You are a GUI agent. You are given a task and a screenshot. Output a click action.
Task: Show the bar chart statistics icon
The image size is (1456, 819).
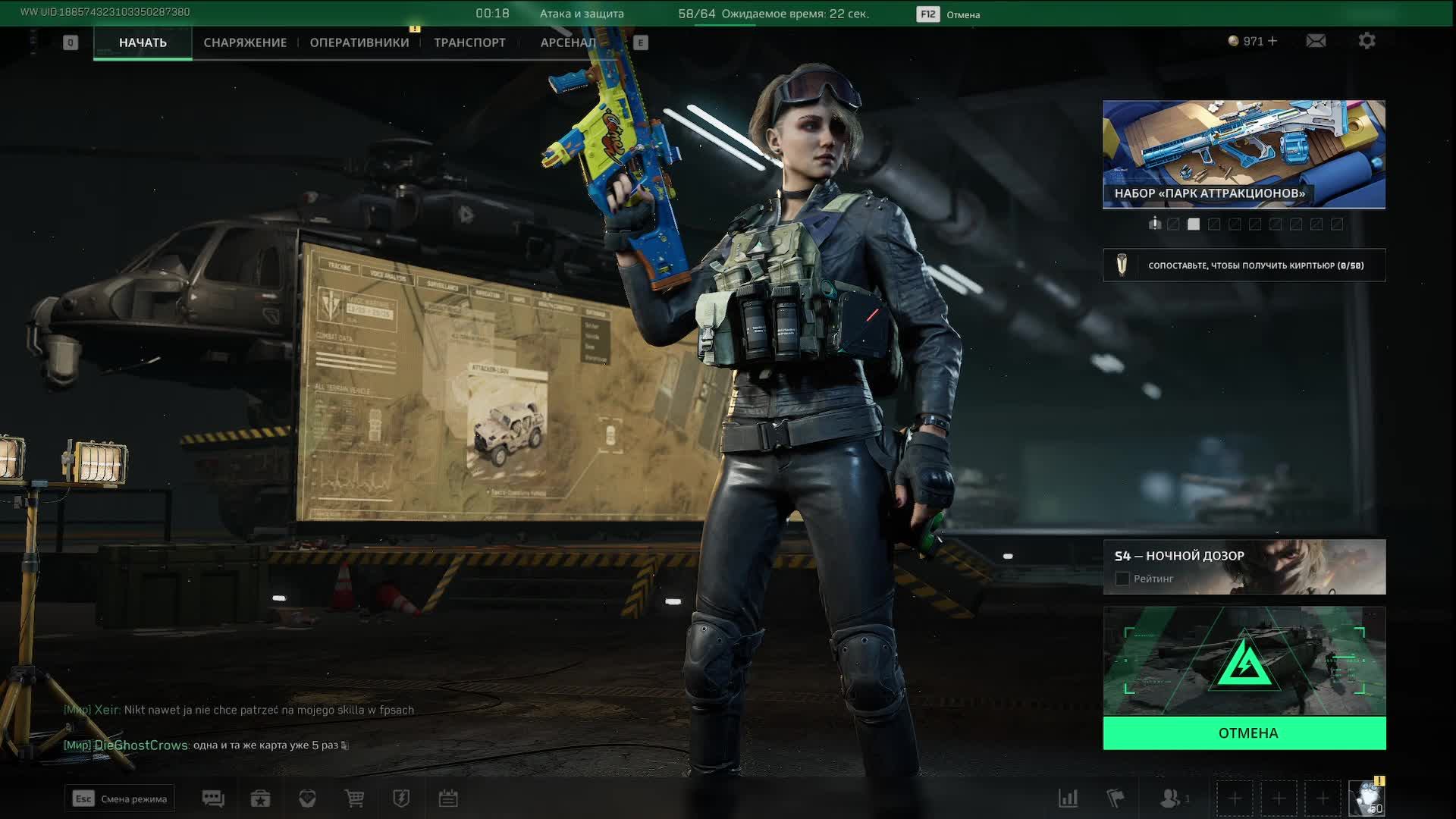tap(1068, 799)
